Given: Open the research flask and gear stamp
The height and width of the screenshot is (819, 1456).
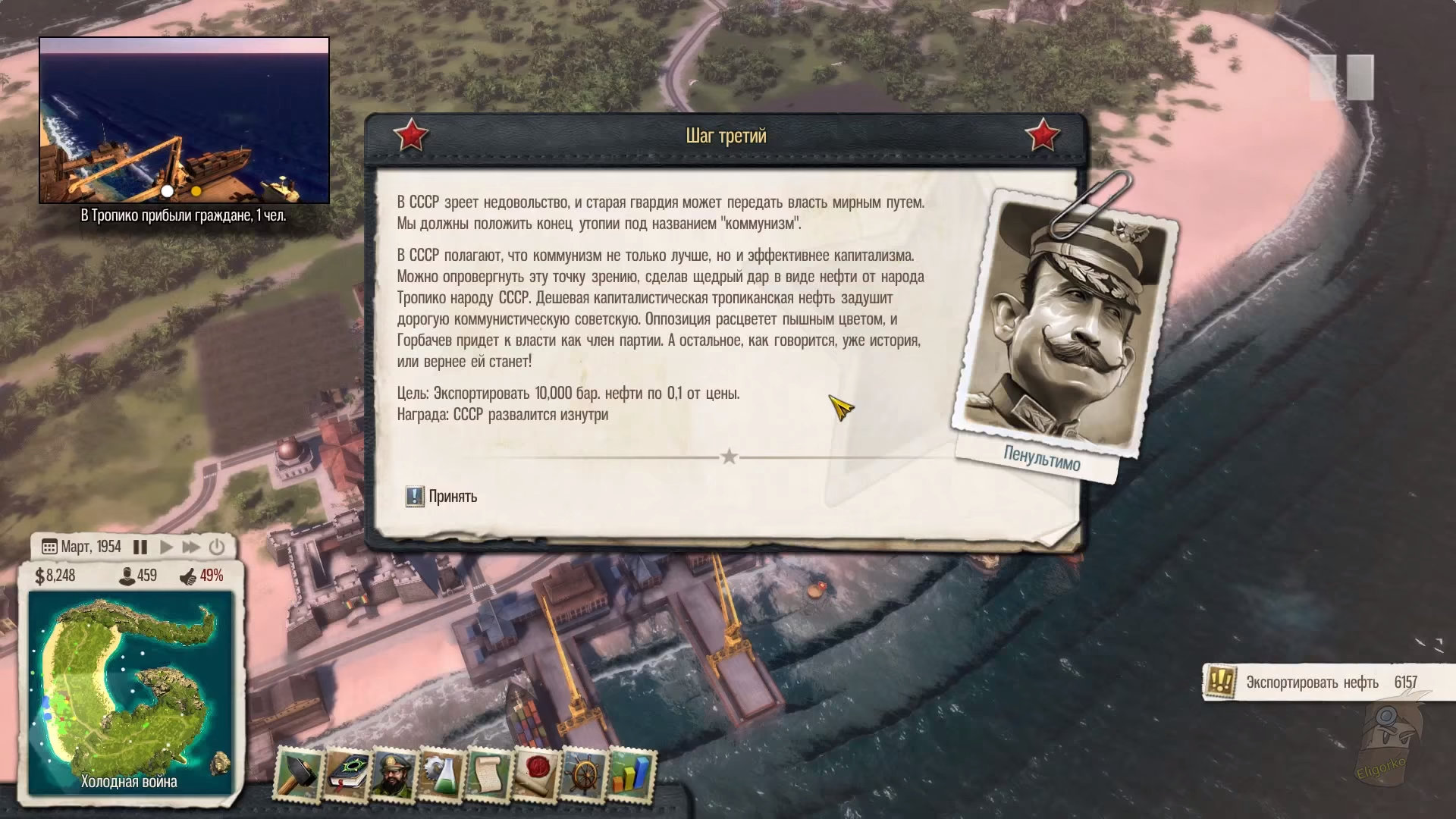Looking at the screenshot, I should [x=441, y=774].
